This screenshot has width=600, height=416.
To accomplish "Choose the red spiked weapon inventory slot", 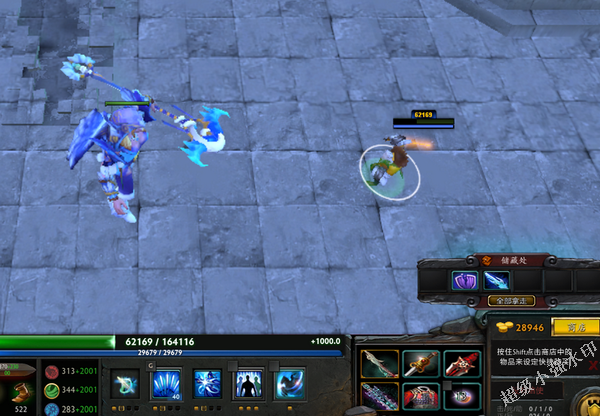I will pos(461,364).
